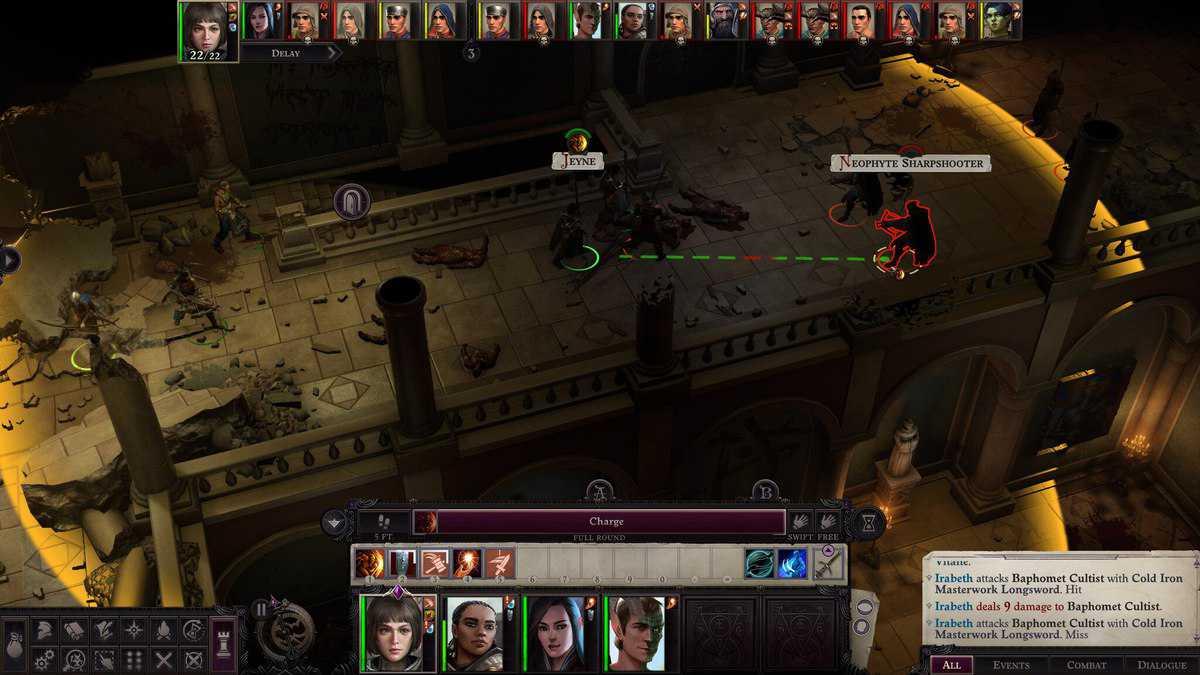Select the blue flame ability icon
Image resolution: width=1200 pixels, height=675 pixels.
[792, 564]
